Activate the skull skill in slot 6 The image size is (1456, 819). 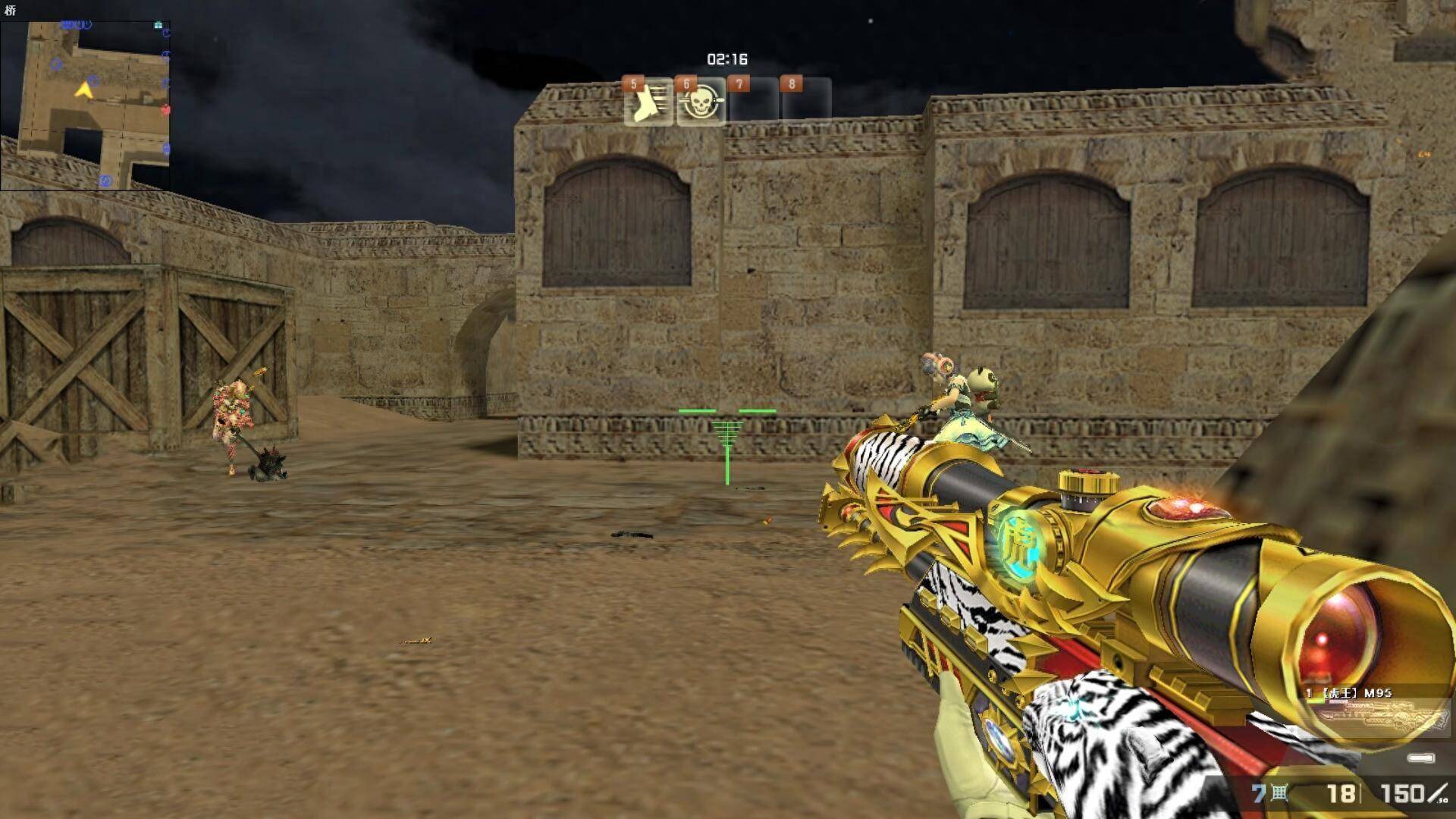[701, 102]
